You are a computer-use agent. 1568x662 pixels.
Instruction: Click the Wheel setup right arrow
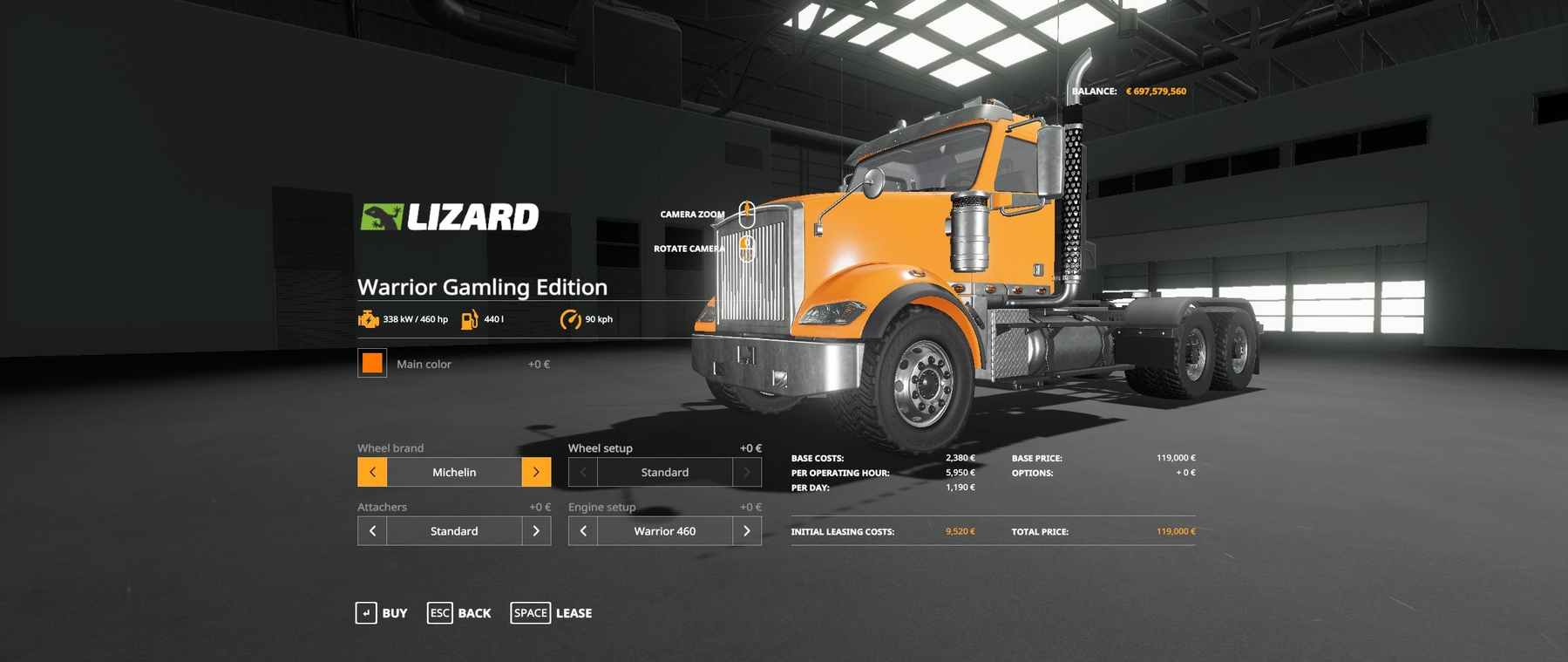click(x=747, y=472)
